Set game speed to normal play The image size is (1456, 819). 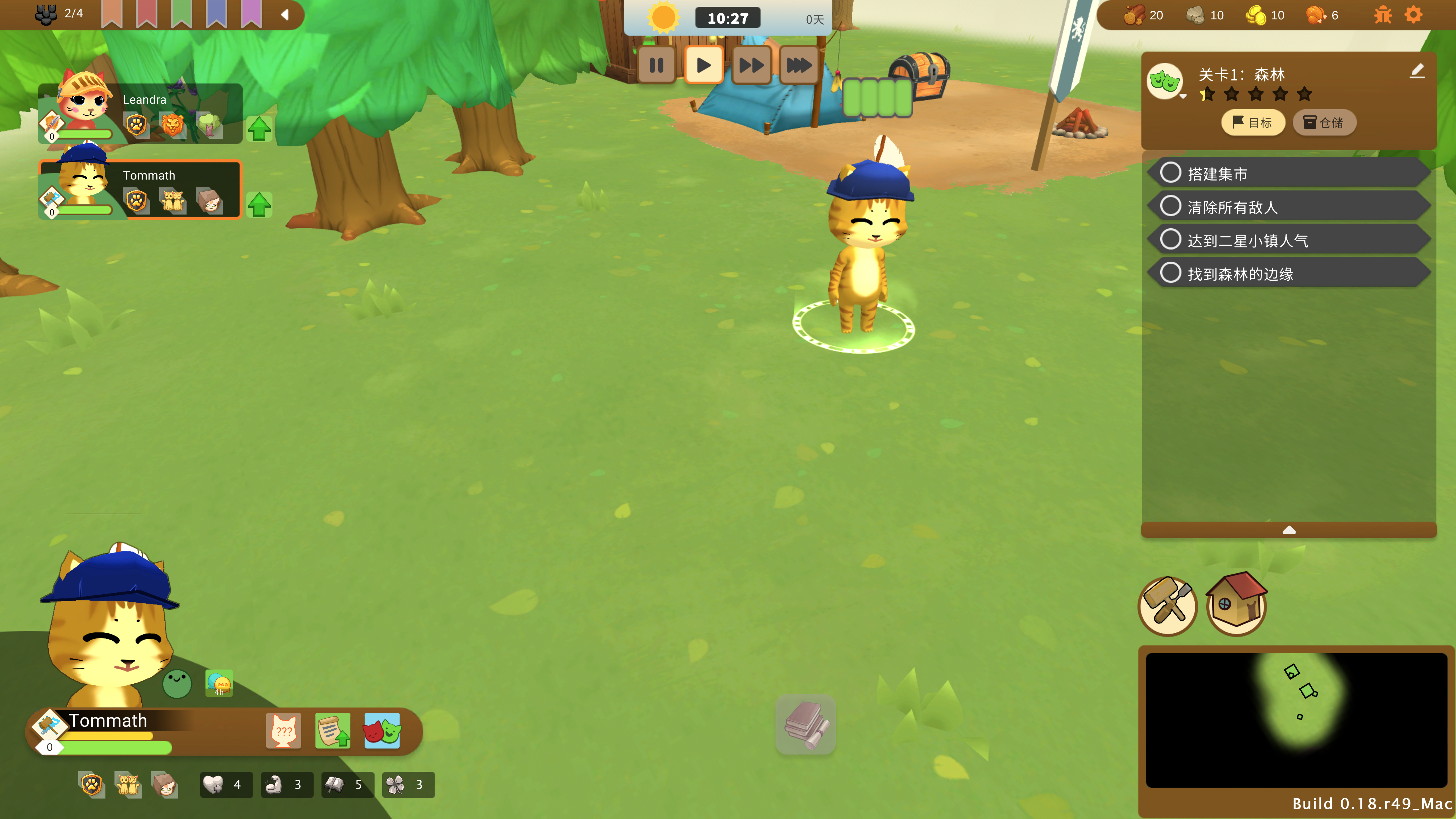tap(704, 66)
